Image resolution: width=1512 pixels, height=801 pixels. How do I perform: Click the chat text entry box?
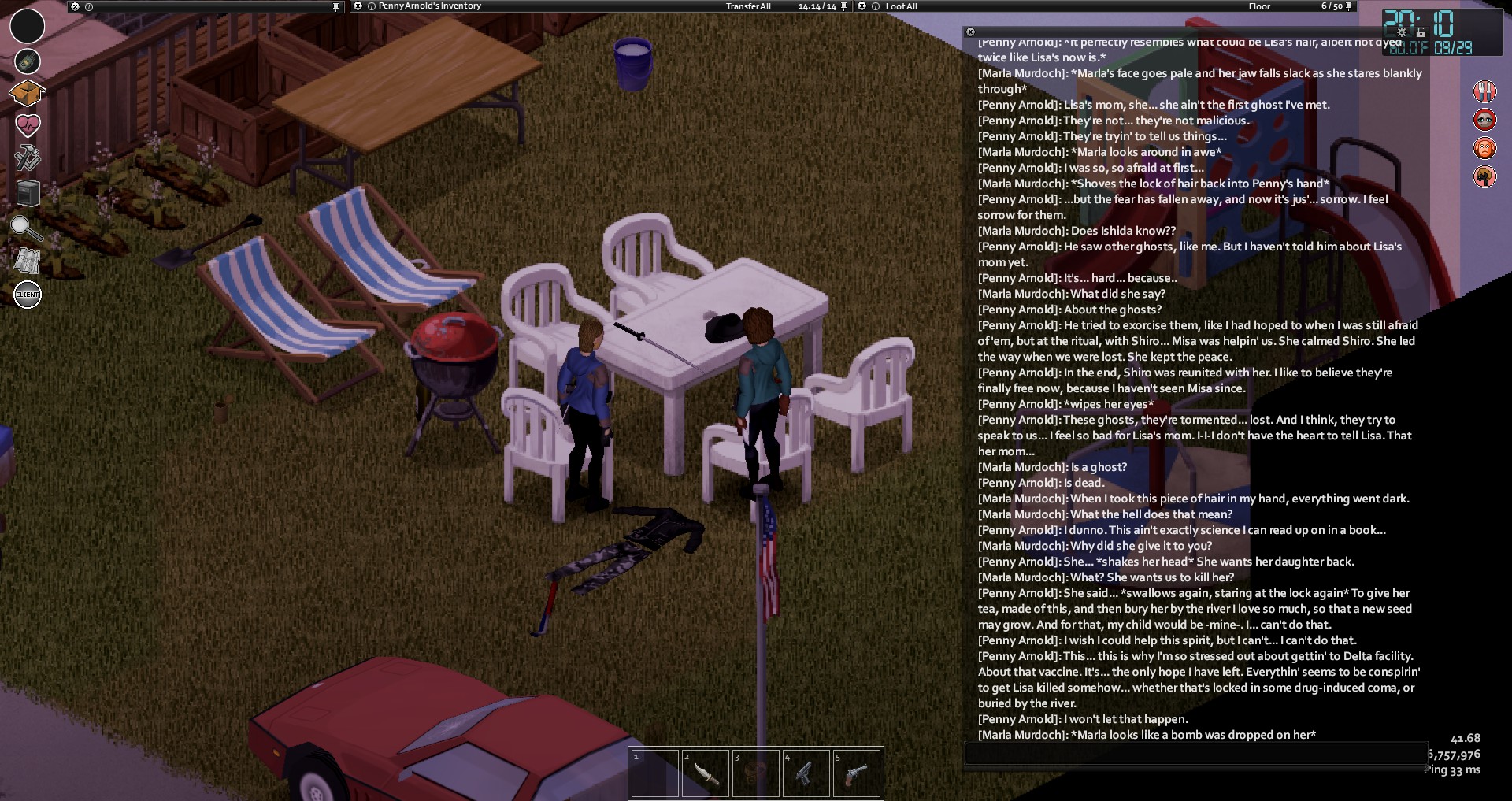(x=1195, y=752)
